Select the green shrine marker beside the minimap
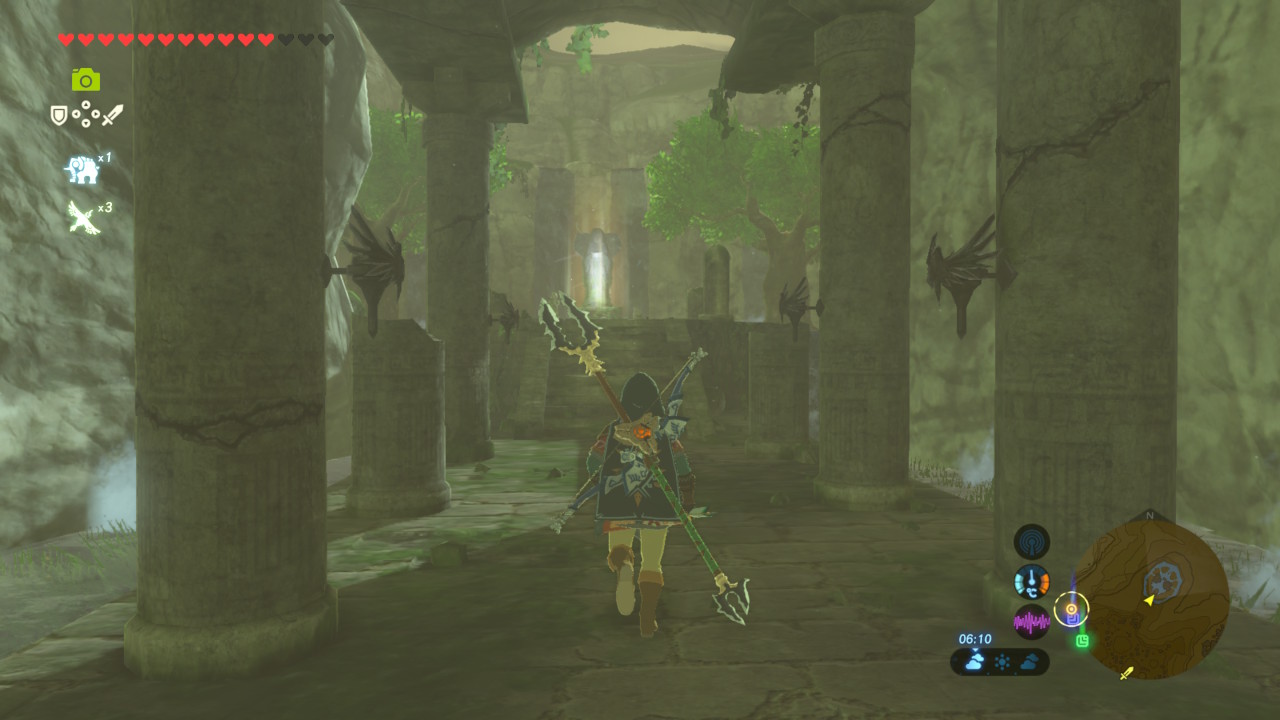The image size is (1280, 720). tap(1082, 640)
